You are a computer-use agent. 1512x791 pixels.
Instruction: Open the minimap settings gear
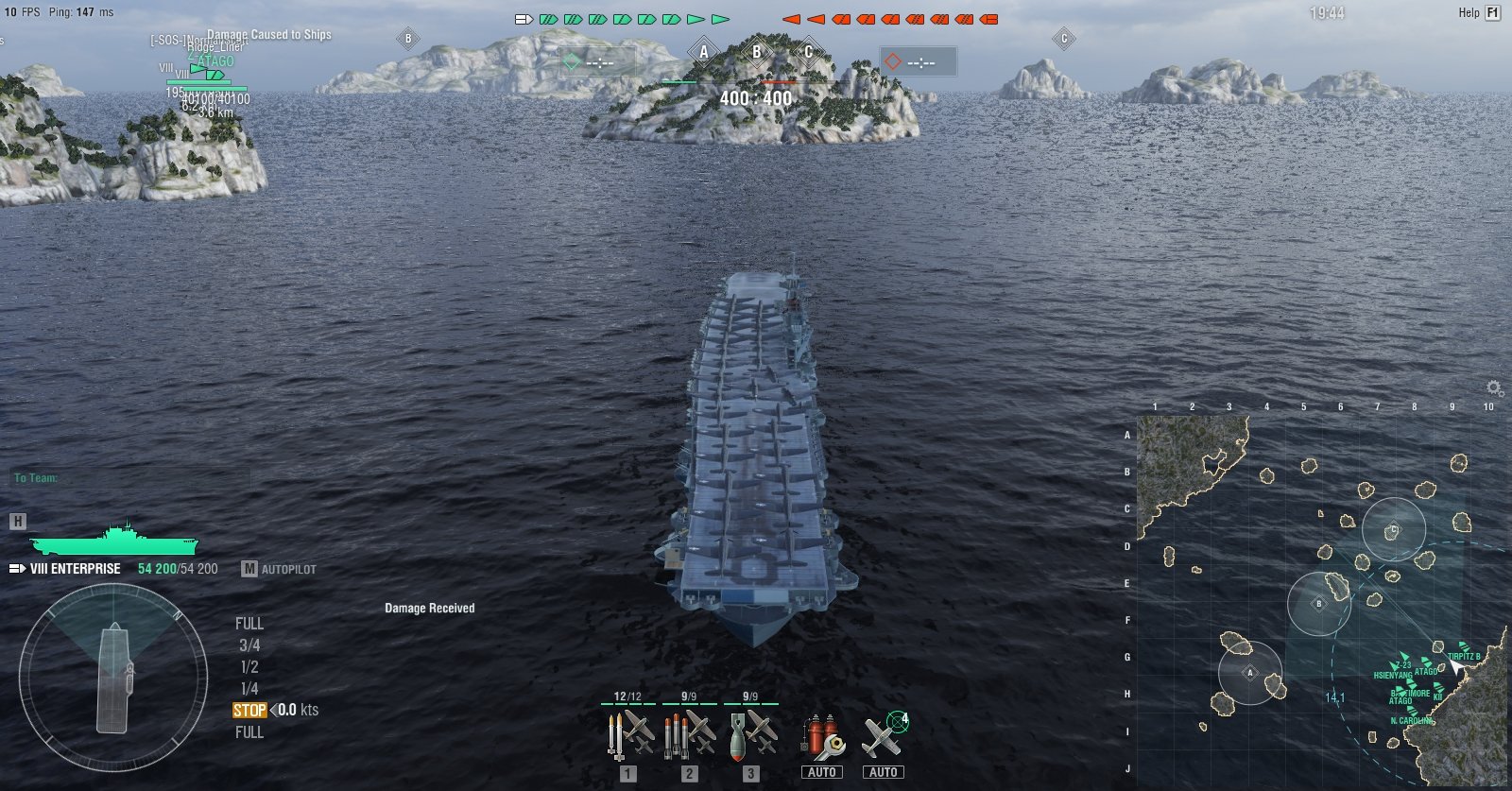pos(1494,388)
